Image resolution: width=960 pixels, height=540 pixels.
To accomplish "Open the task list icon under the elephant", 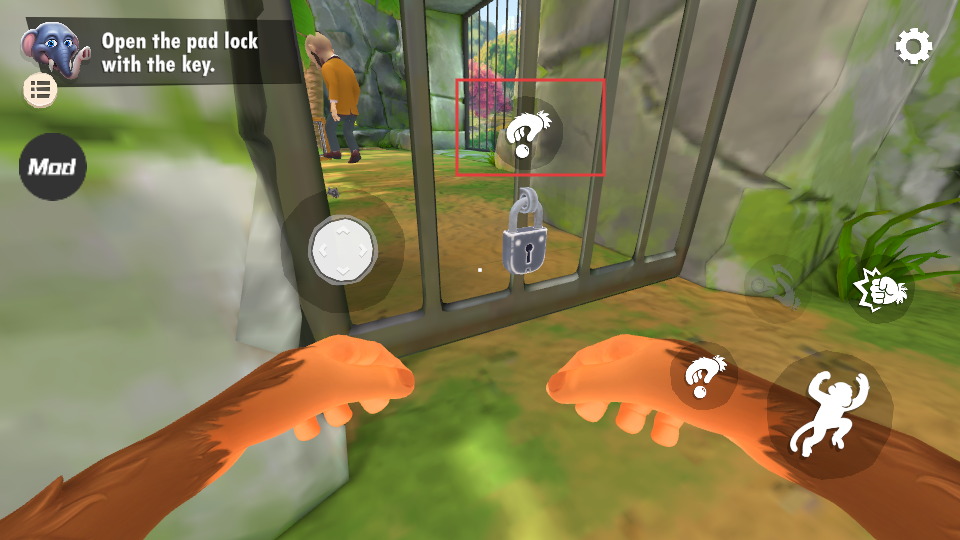I will [41, 90].
